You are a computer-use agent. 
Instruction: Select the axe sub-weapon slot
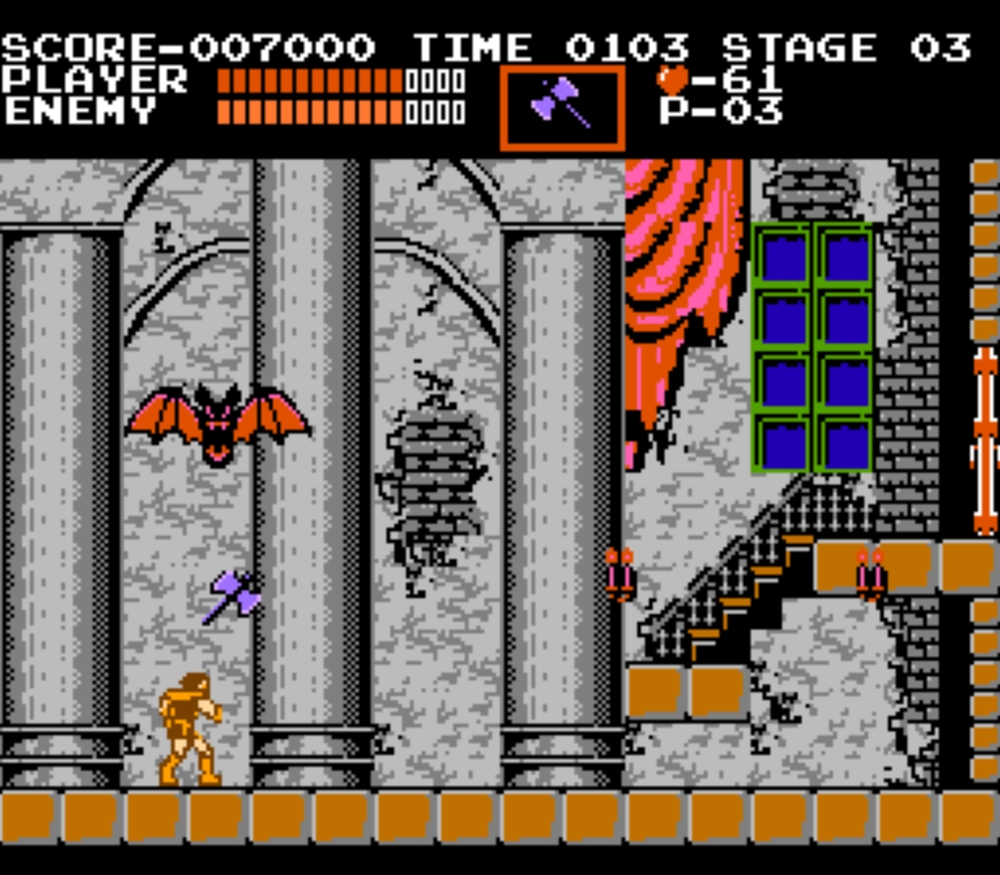coord(562,106)
